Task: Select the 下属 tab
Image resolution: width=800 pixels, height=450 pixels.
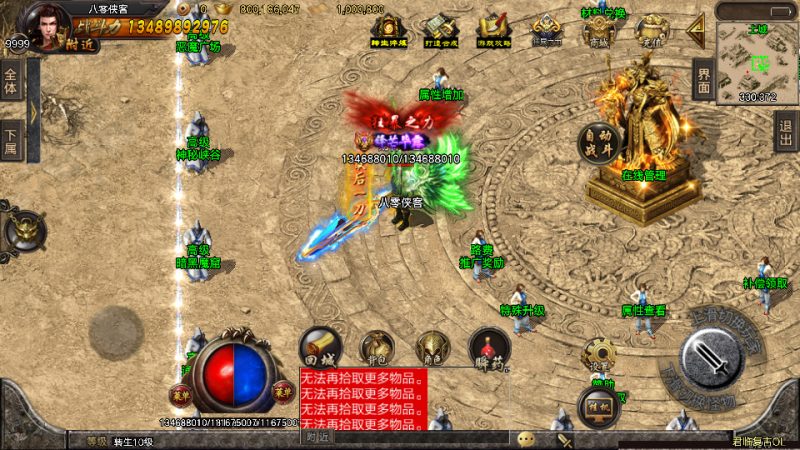Action: coord(12,140)
